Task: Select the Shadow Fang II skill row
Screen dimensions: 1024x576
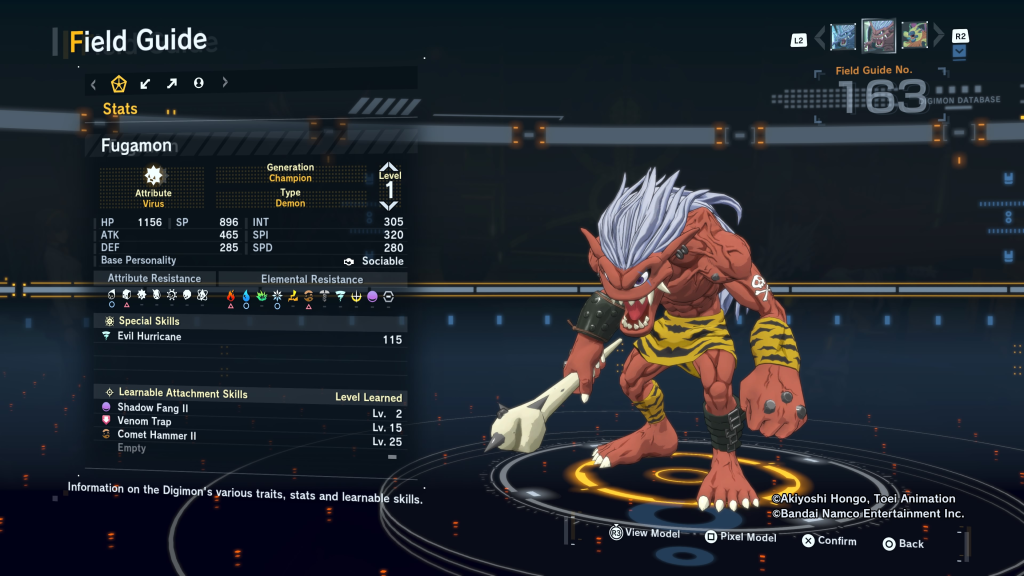Action: coord(252,409)
